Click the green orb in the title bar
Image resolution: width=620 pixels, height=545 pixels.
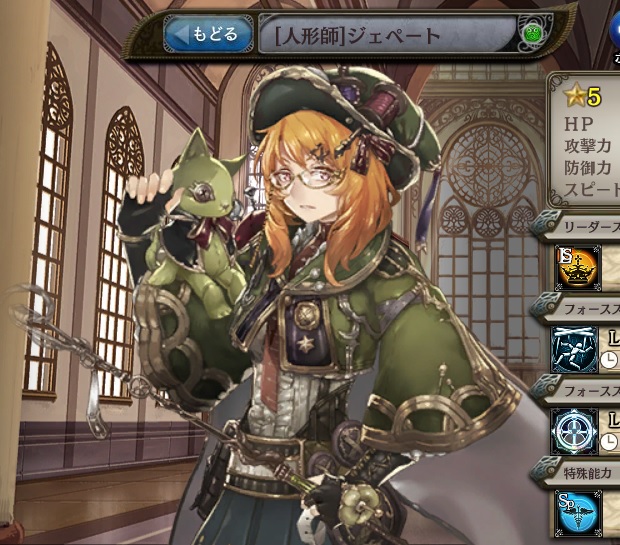[531, 38]
